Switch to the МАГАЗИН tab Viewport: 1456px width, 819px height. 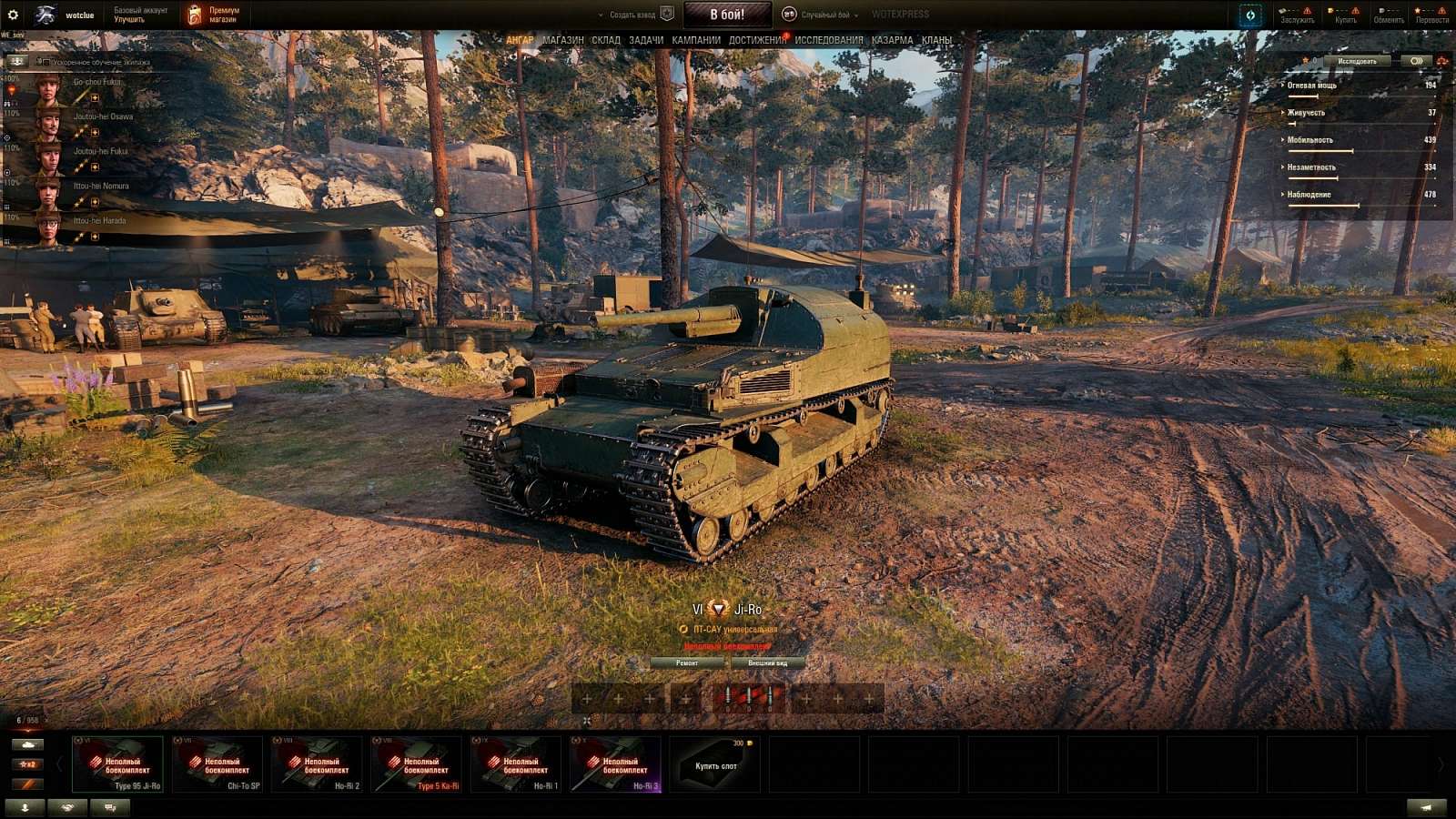point(562,41)
